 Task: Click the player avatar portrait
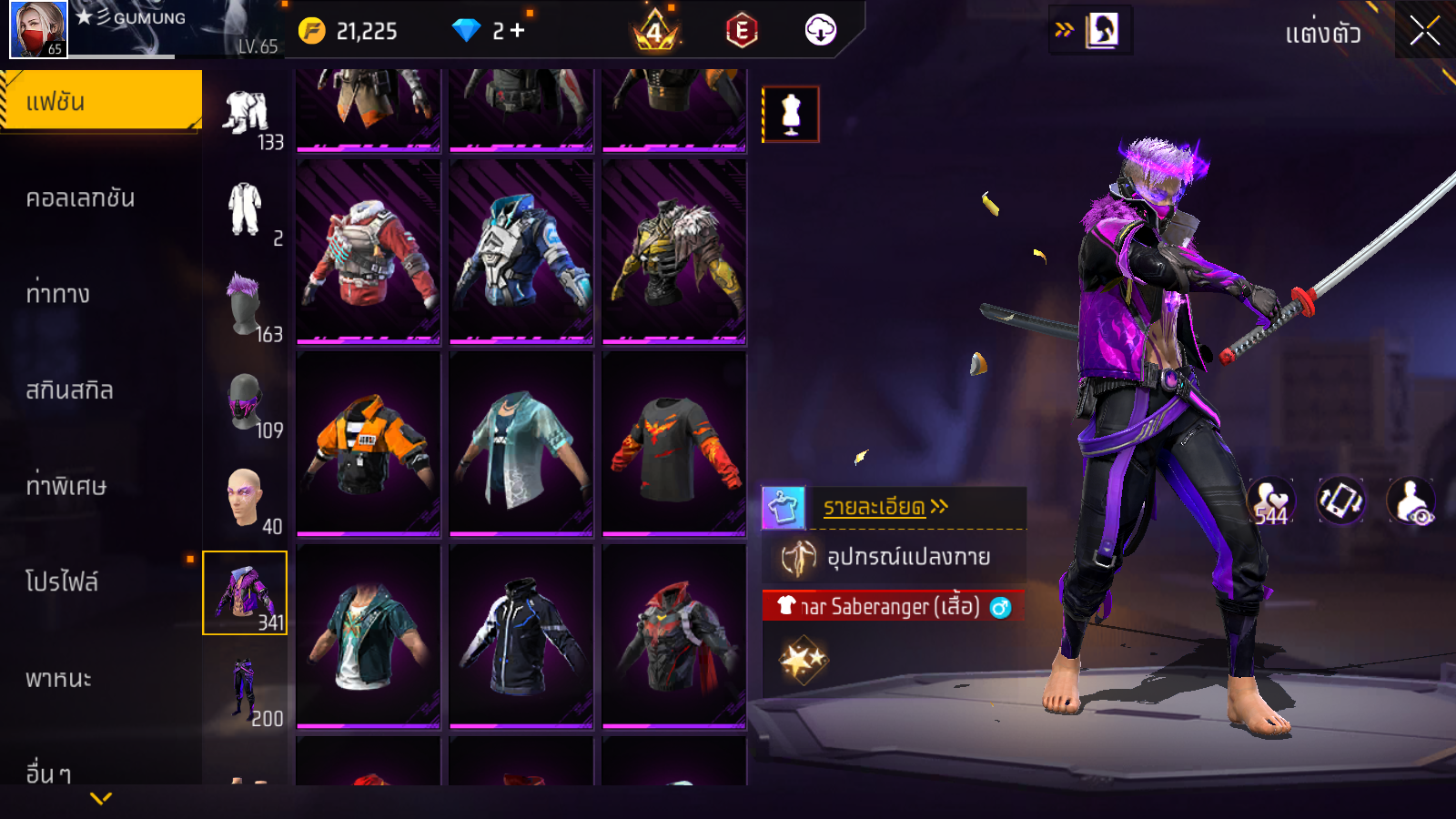click(x=38, y=29)
